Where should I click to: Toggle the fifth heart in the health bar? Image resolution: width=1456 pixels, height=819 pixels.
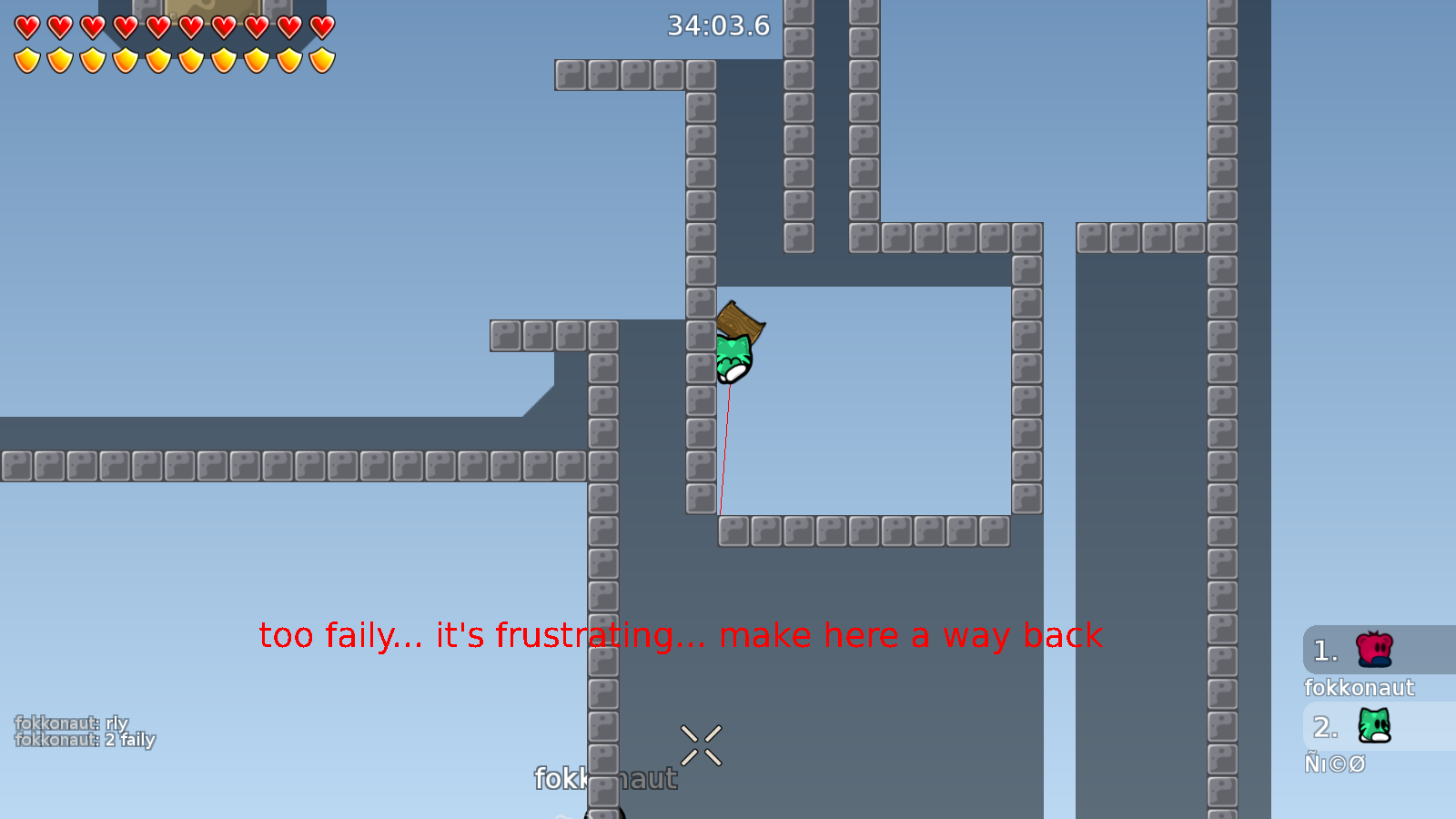point(157,25)
